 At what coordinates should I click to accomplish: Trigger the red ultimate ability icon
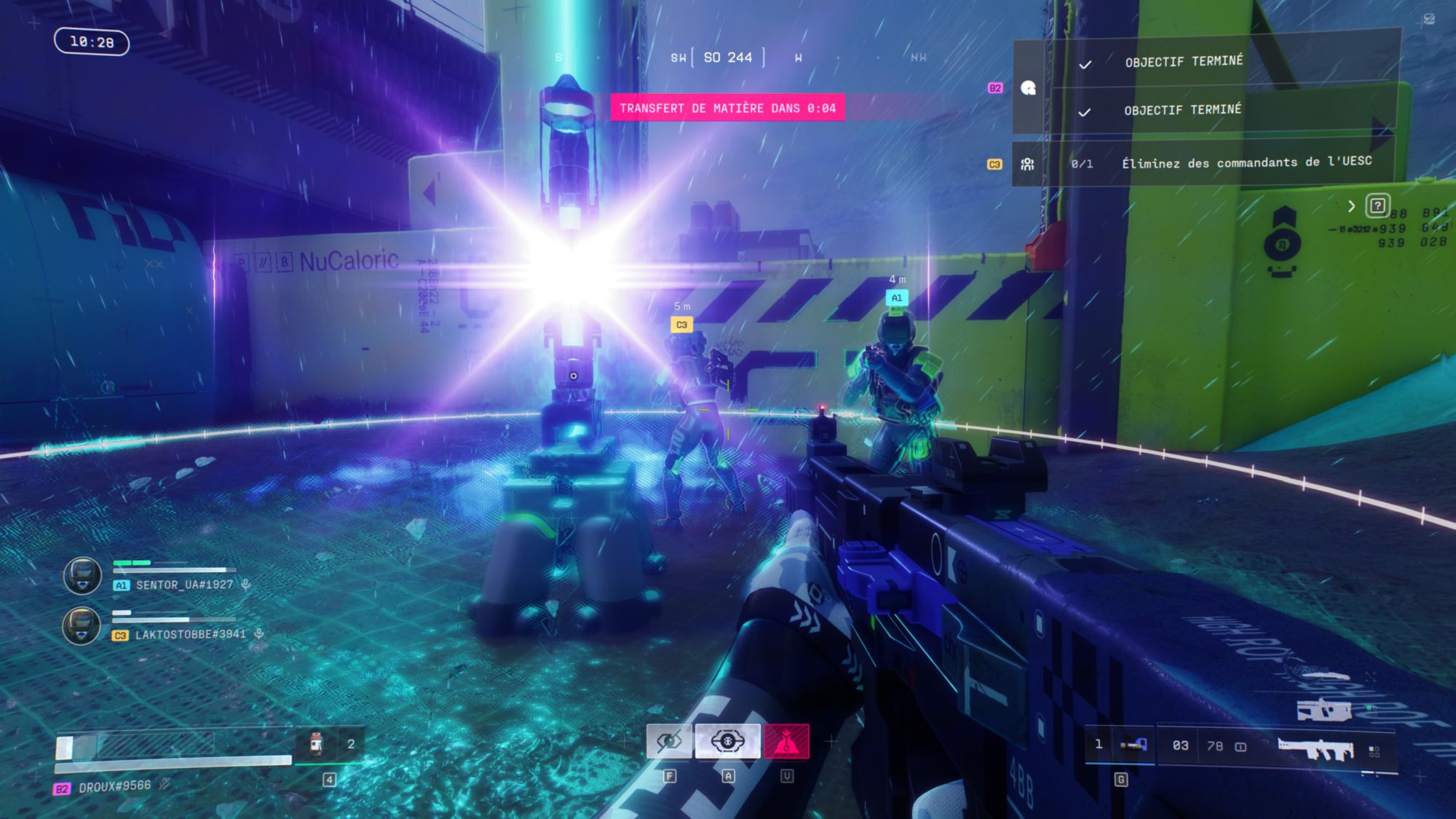point(786,741)
